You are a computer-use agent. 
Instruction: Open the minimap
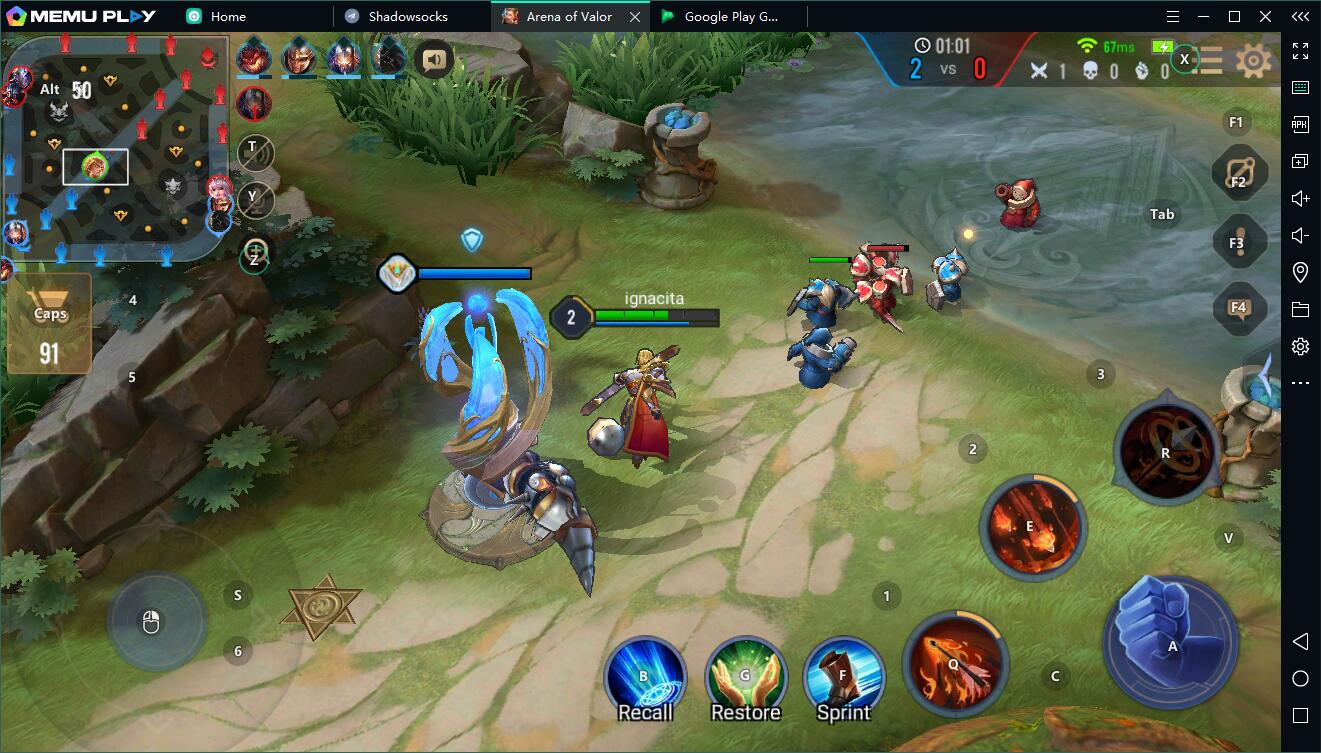(115, 150)
